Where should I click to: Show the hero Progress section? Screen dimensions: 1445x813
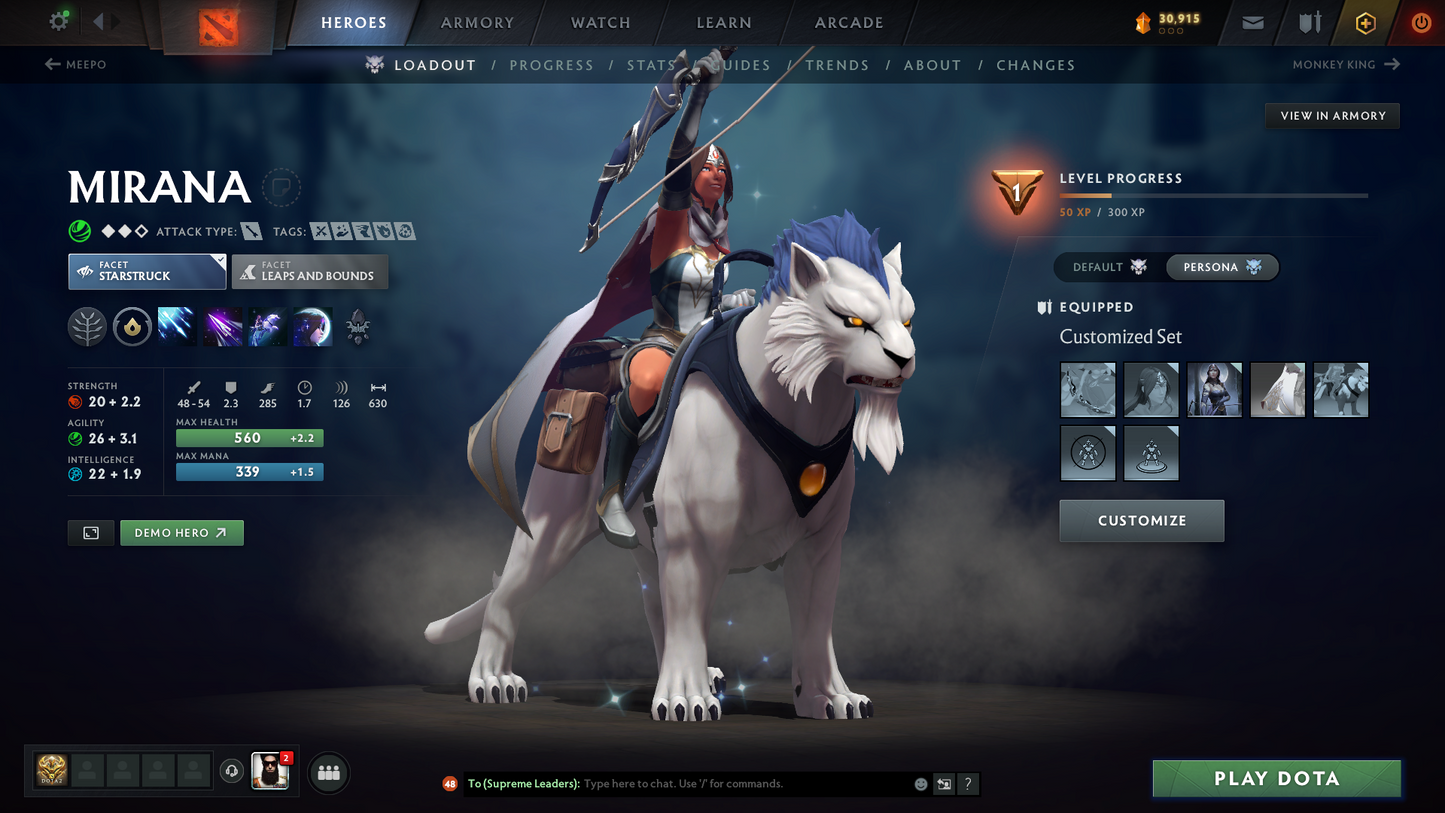pyautogui.click(x=551, y=65)
